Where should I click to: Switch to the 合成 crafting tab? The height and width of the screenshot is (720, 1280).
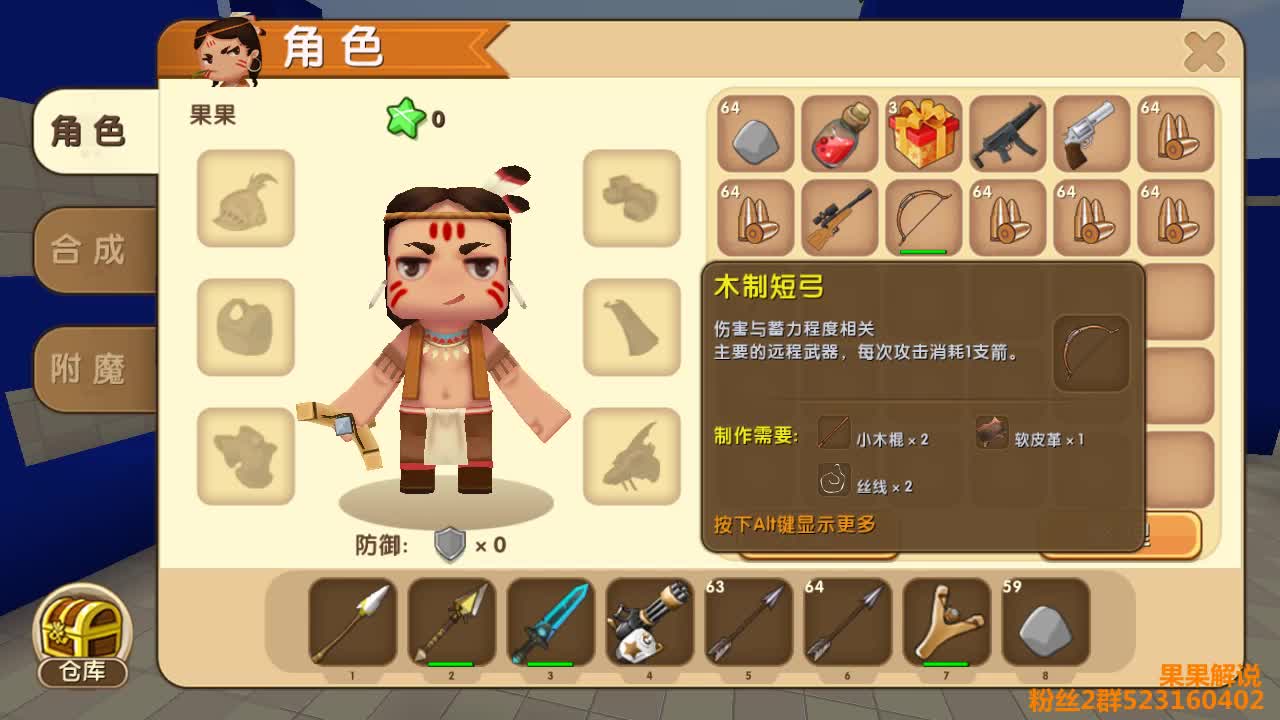click(90, 250)
